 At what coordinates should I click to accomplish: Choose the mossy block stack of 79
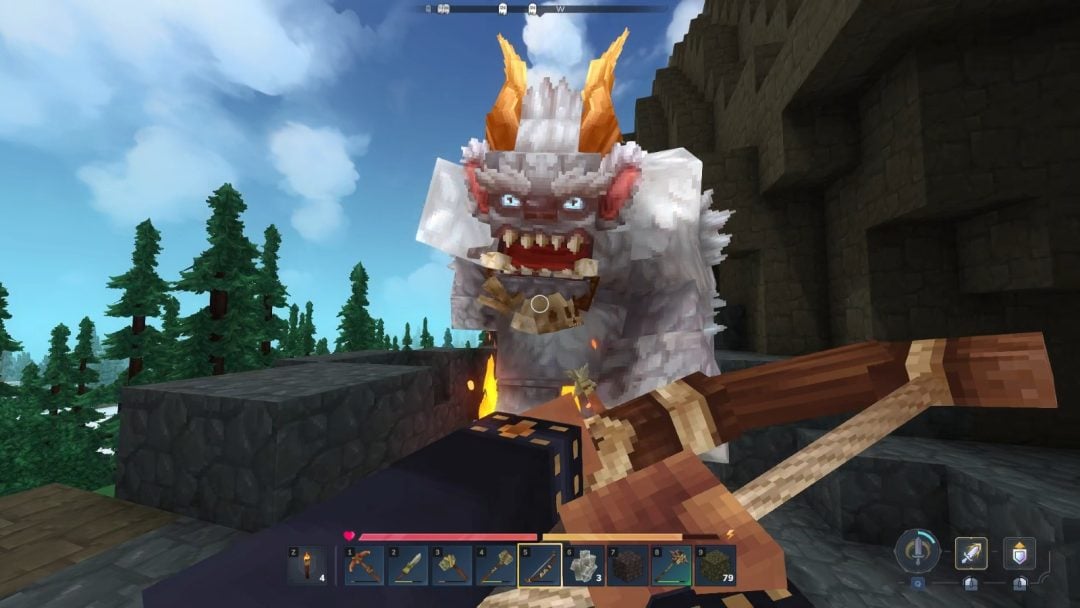pos(715,566)
